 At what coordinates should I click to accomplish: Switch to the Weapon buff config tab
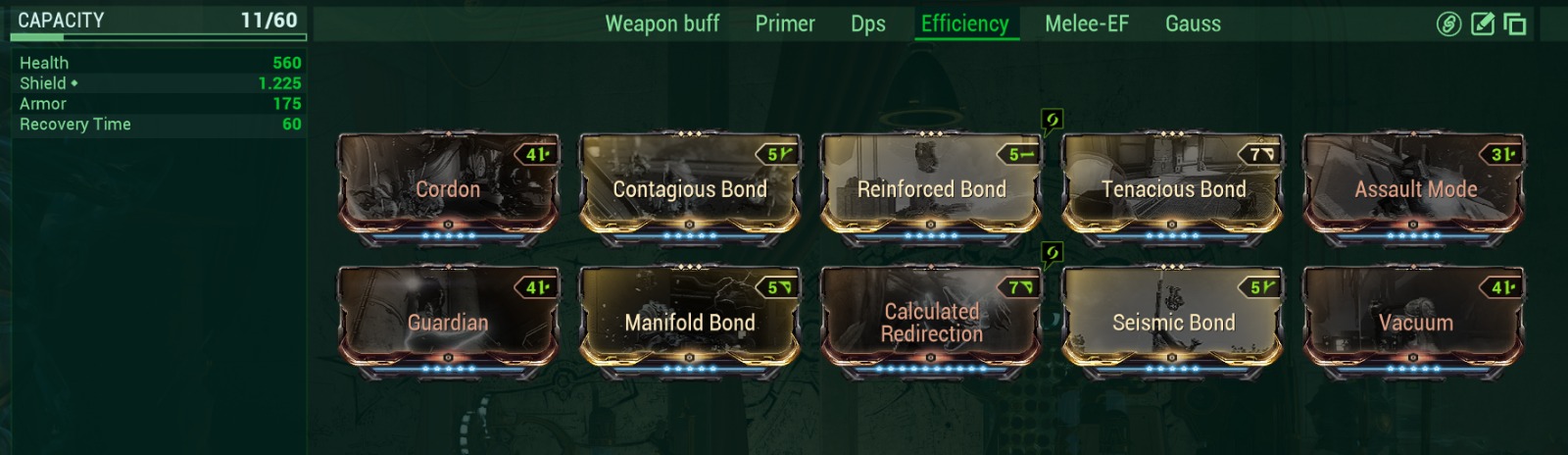[662, 24]
